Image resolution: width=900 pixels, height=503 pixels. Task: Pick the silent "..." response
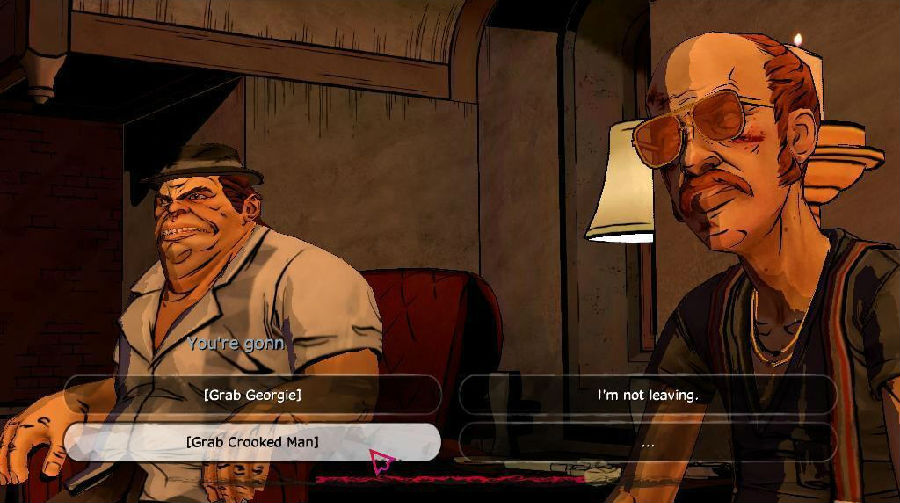[x=647, y=441]
